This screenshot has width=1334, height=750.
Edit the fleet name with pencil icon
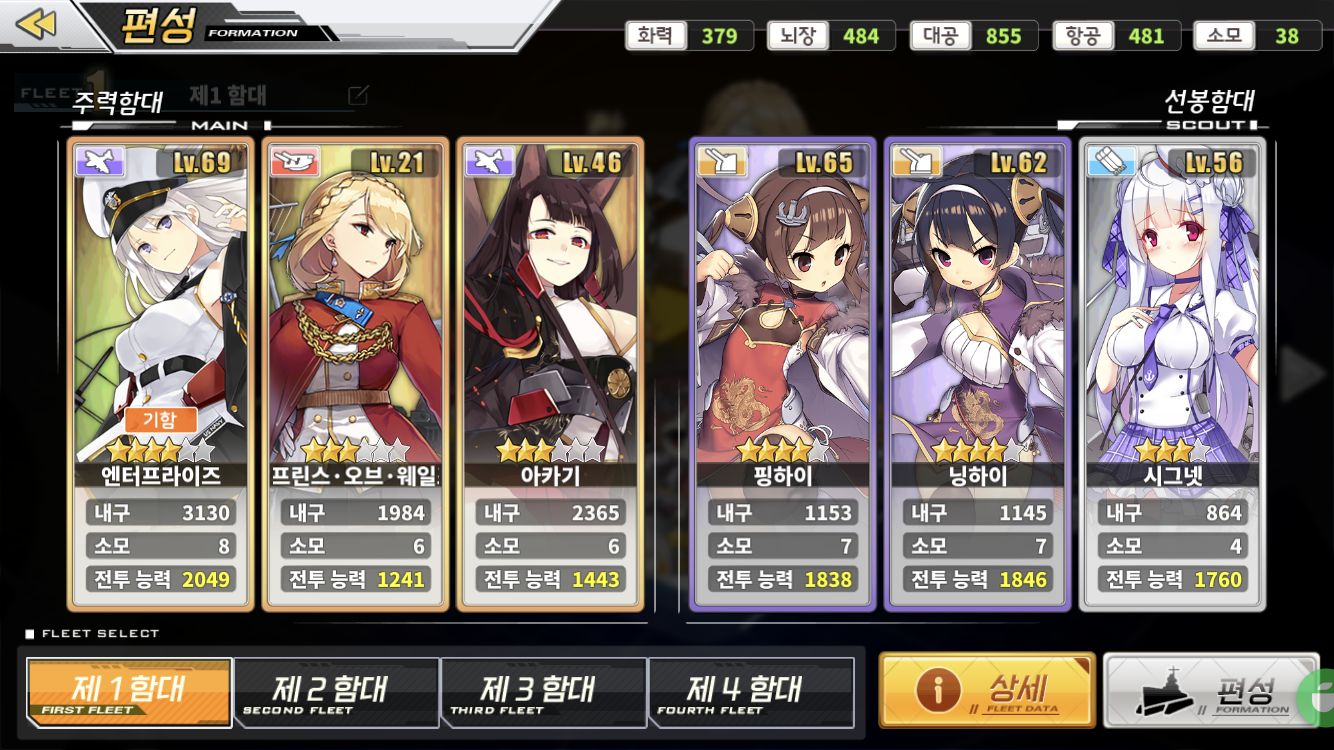pos(358,96)
